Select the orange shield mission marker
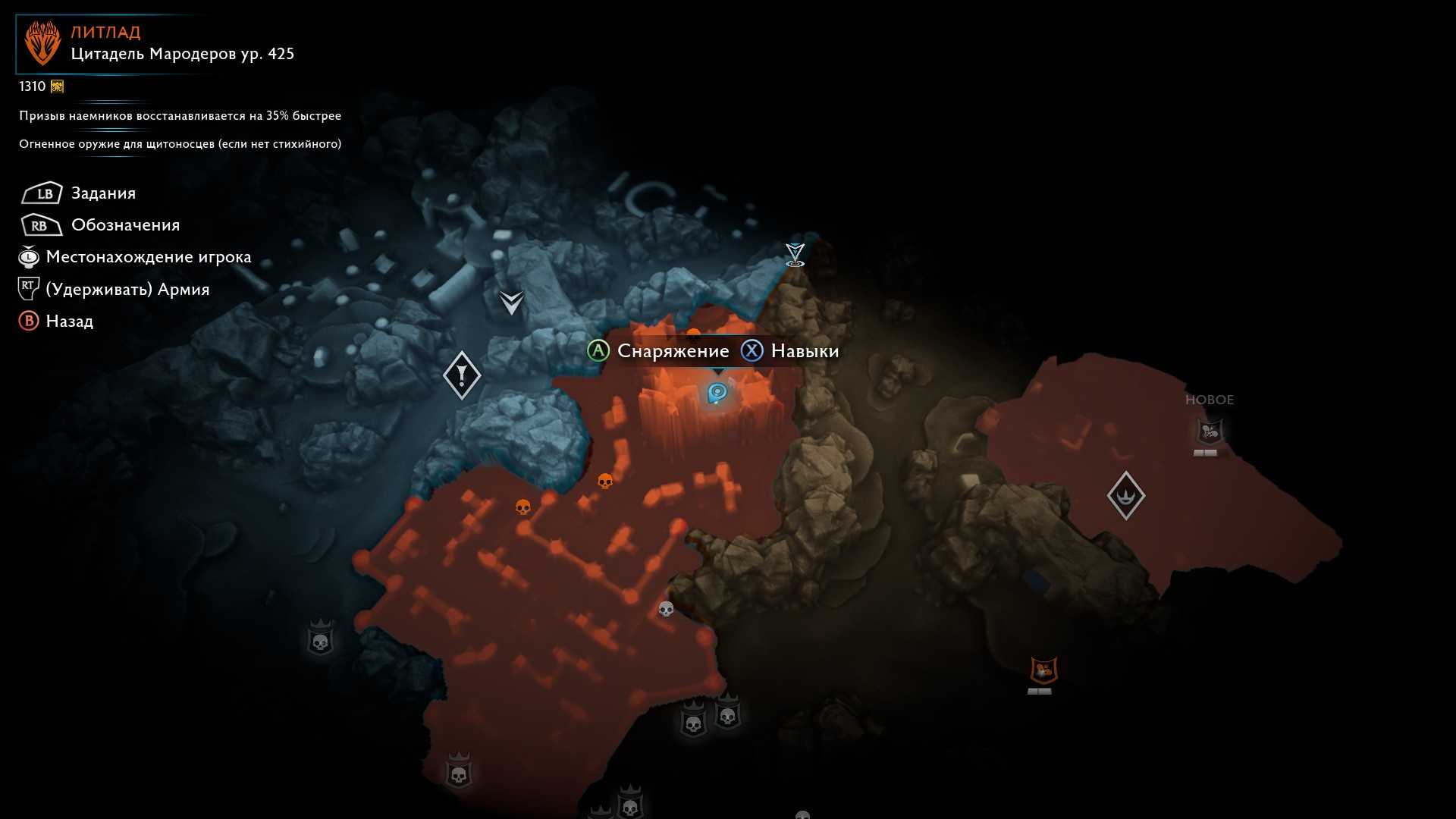 tap(1043, 670)
